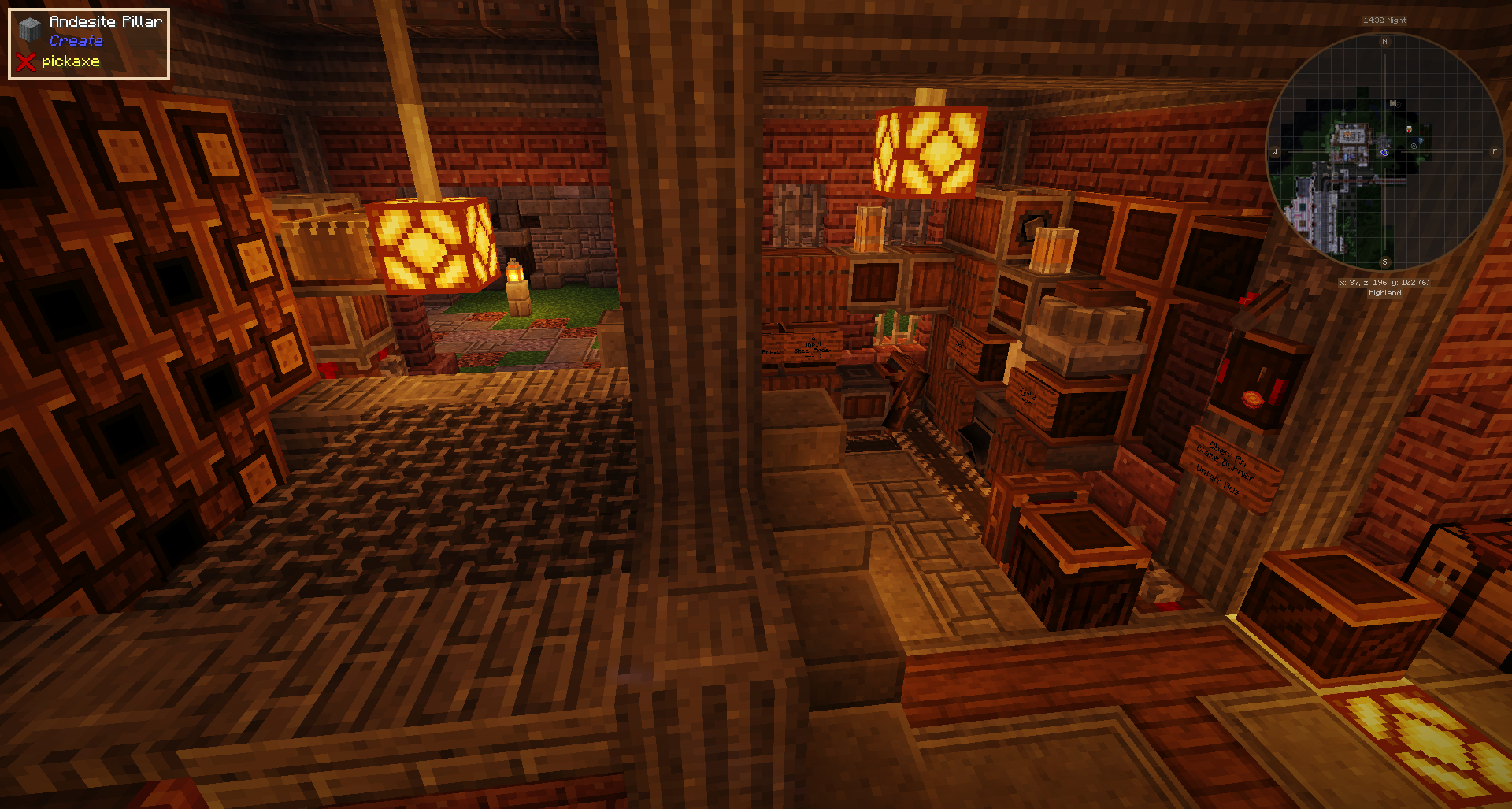Click the minimap's south compass marker
This screenshot has width=1512, height=809.
click(x=1384, y=262)
